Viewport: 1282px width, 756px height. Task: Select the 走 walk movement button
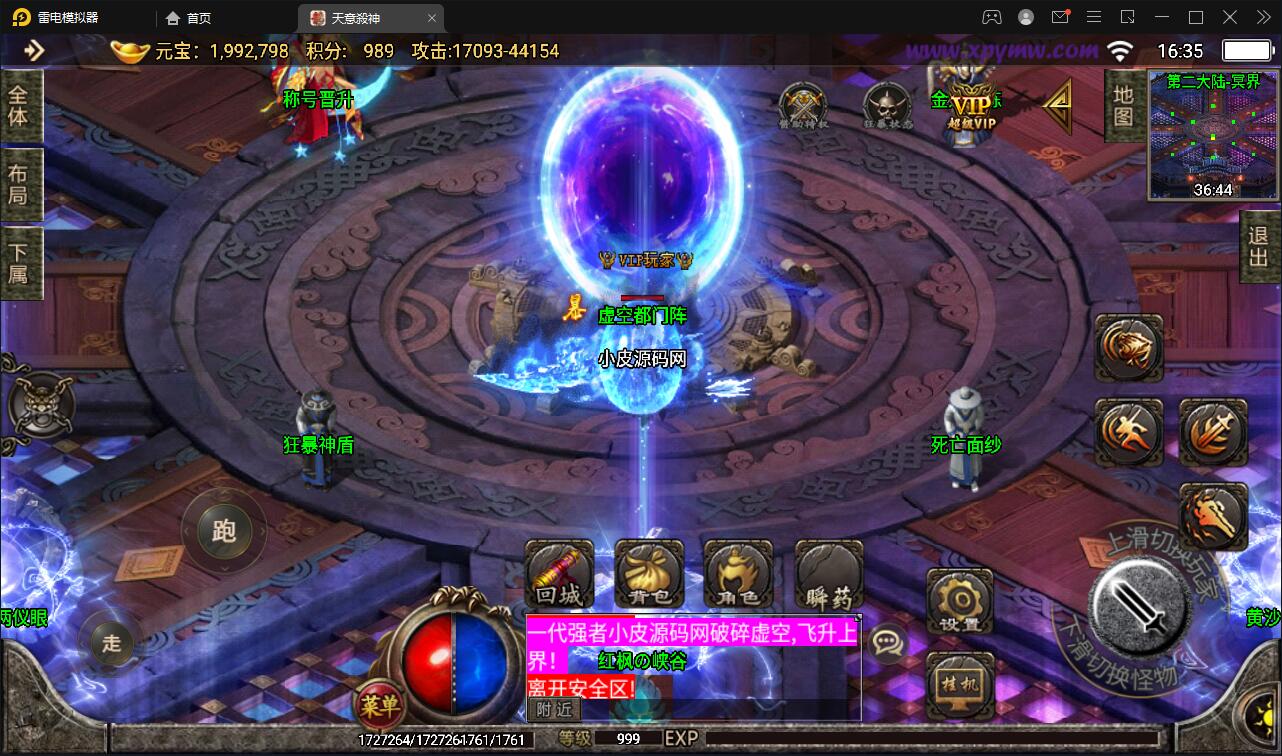click(x=111, y=642)
